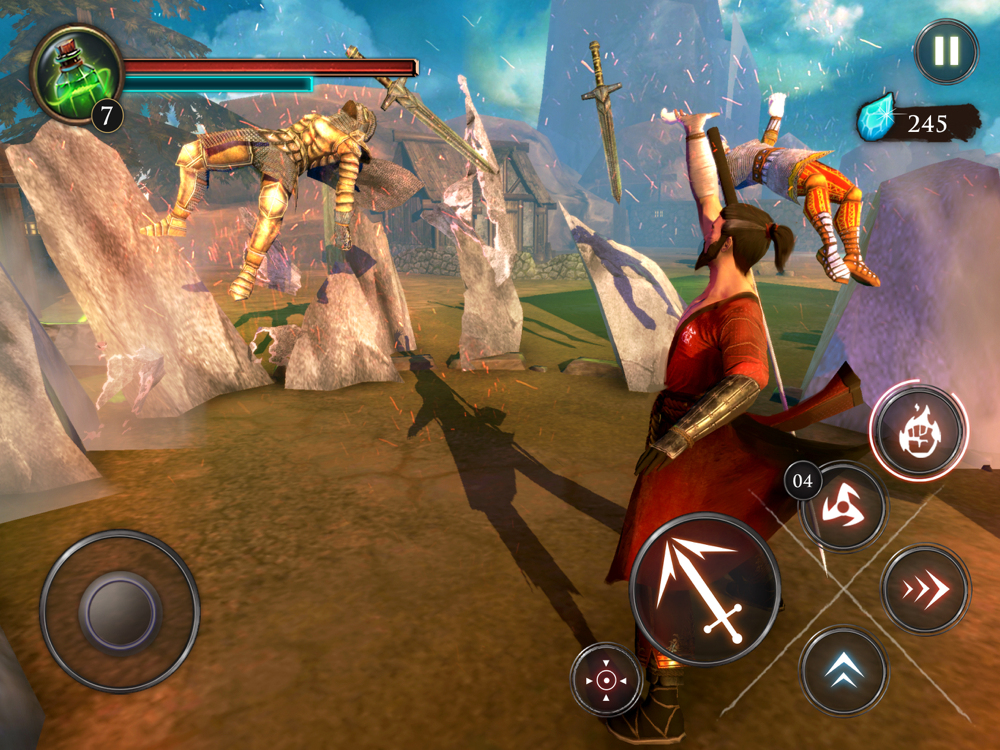Pause the game

point(945,51)
